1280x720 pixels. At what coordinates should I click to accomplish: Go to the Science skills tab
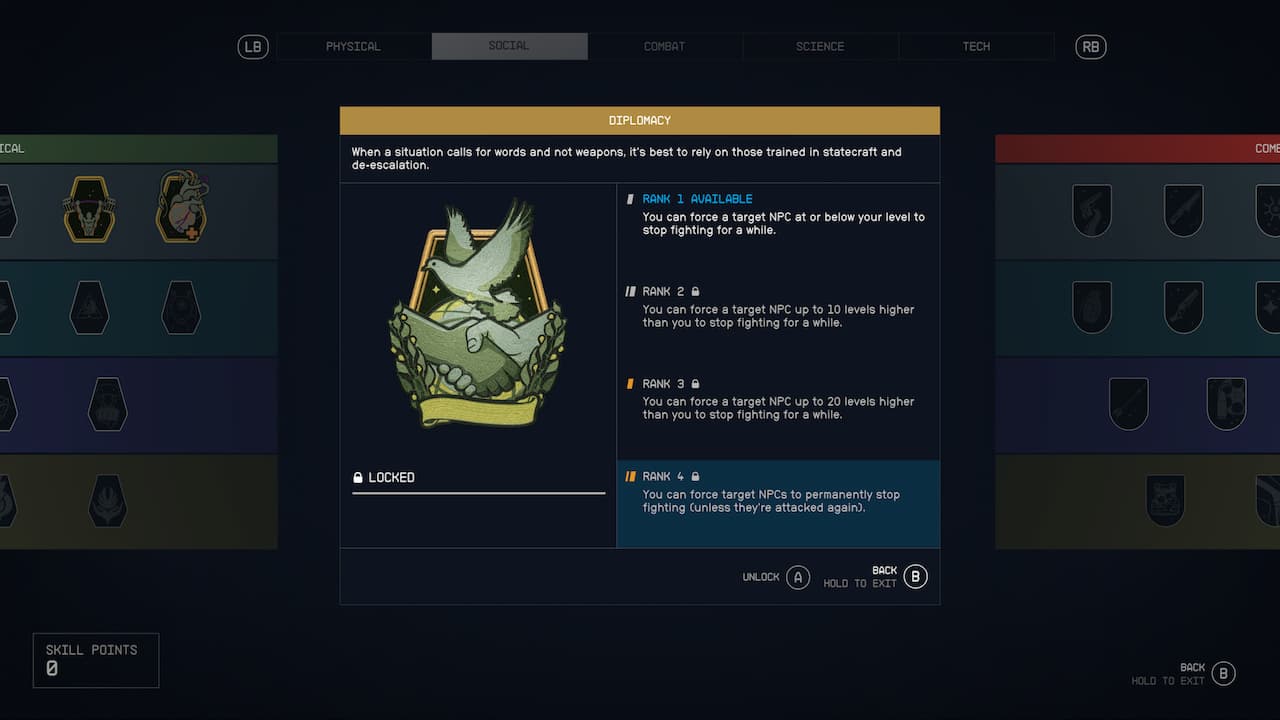click(x=820, y=46)
